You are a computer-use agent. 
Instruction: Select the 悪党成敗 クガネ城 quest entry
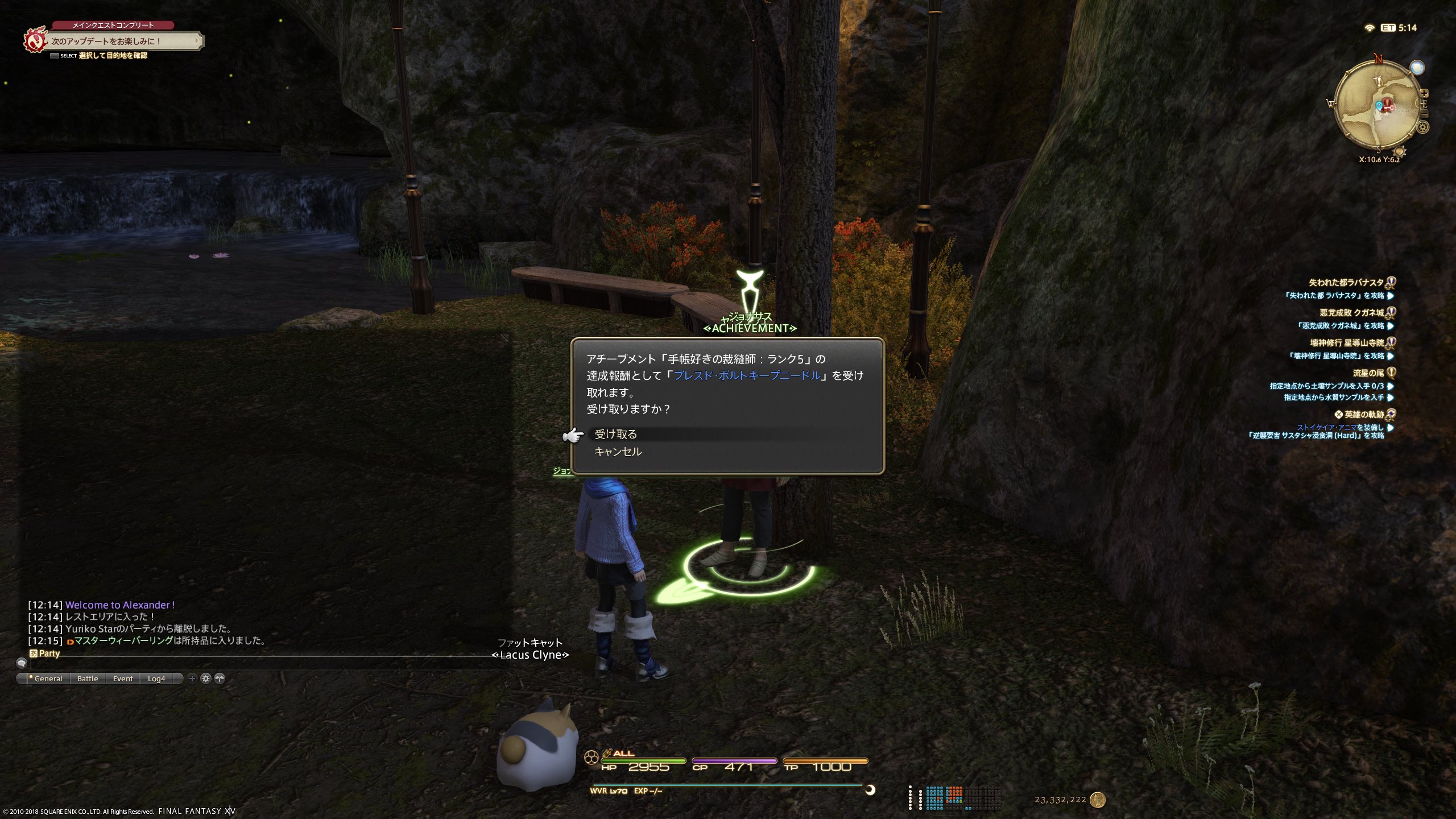1351,312
